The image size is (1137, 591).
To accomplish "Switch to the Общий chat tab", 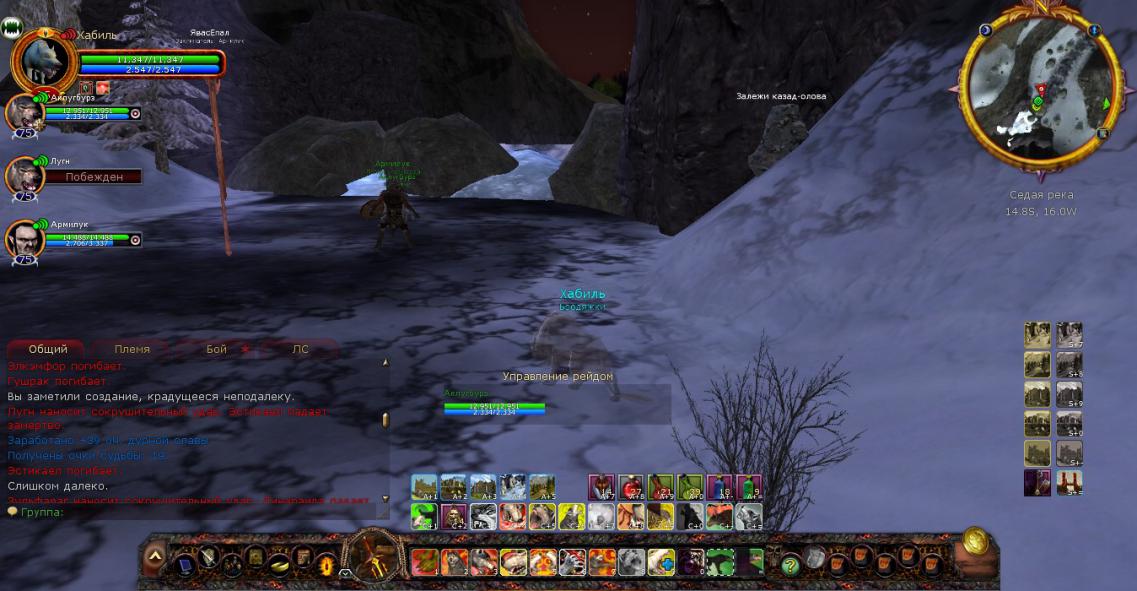I will tap(48, 349).
